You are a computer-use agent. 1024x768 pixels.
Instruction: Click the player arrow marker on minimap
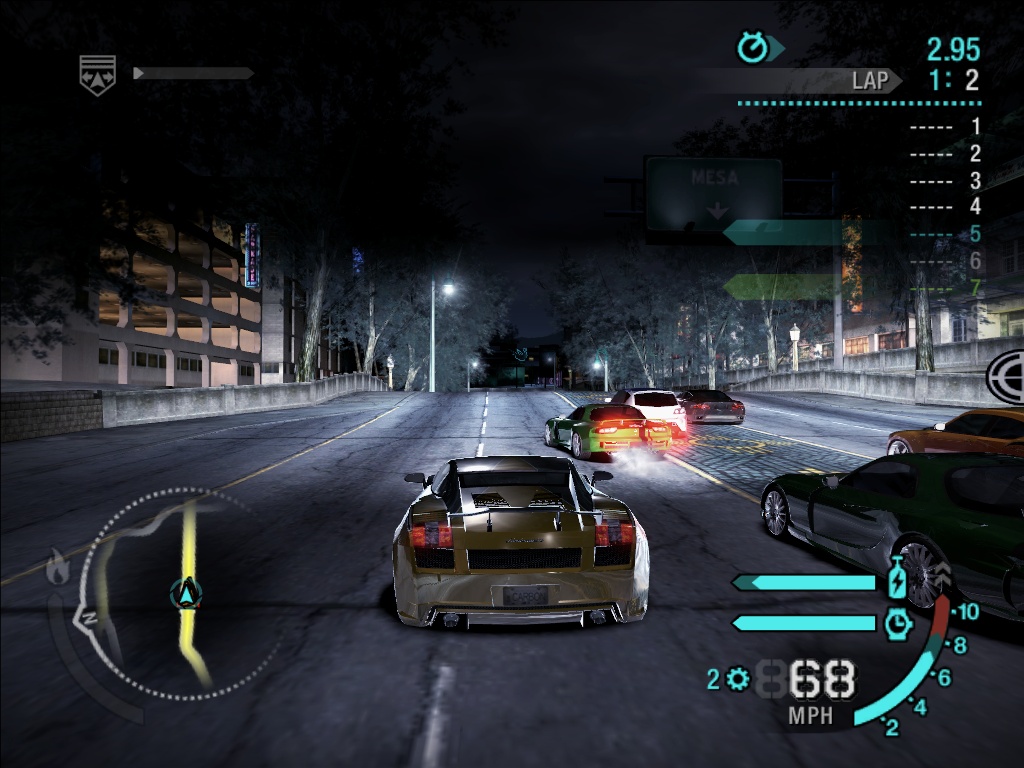click(186, 594)
